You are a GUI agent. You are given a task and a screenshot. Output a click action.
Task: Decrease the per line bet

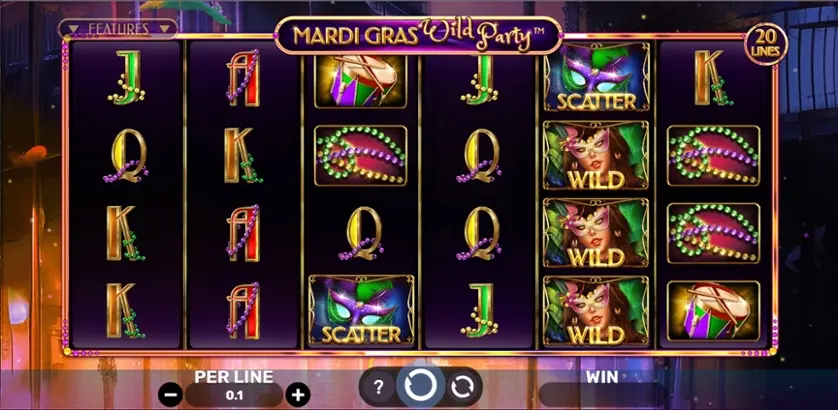[x=170, y=393]
